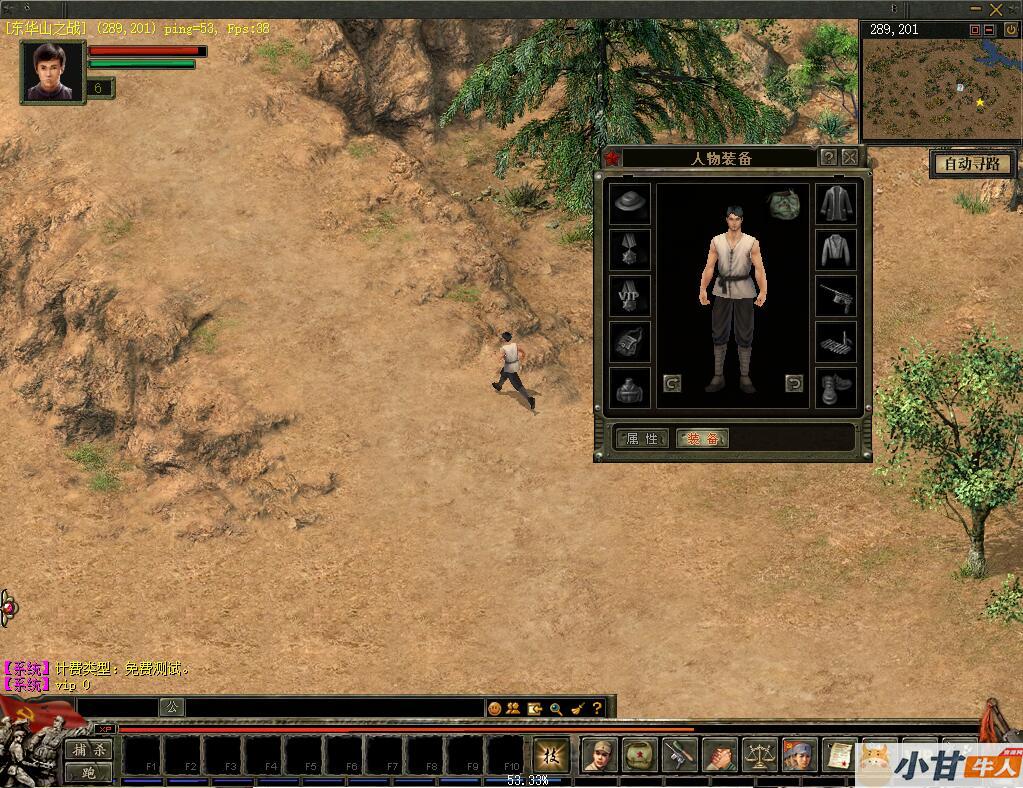The height and width of the screenshot is (788, 1023).
Task: Open help for the equipment panel
Action: point(828,157)
